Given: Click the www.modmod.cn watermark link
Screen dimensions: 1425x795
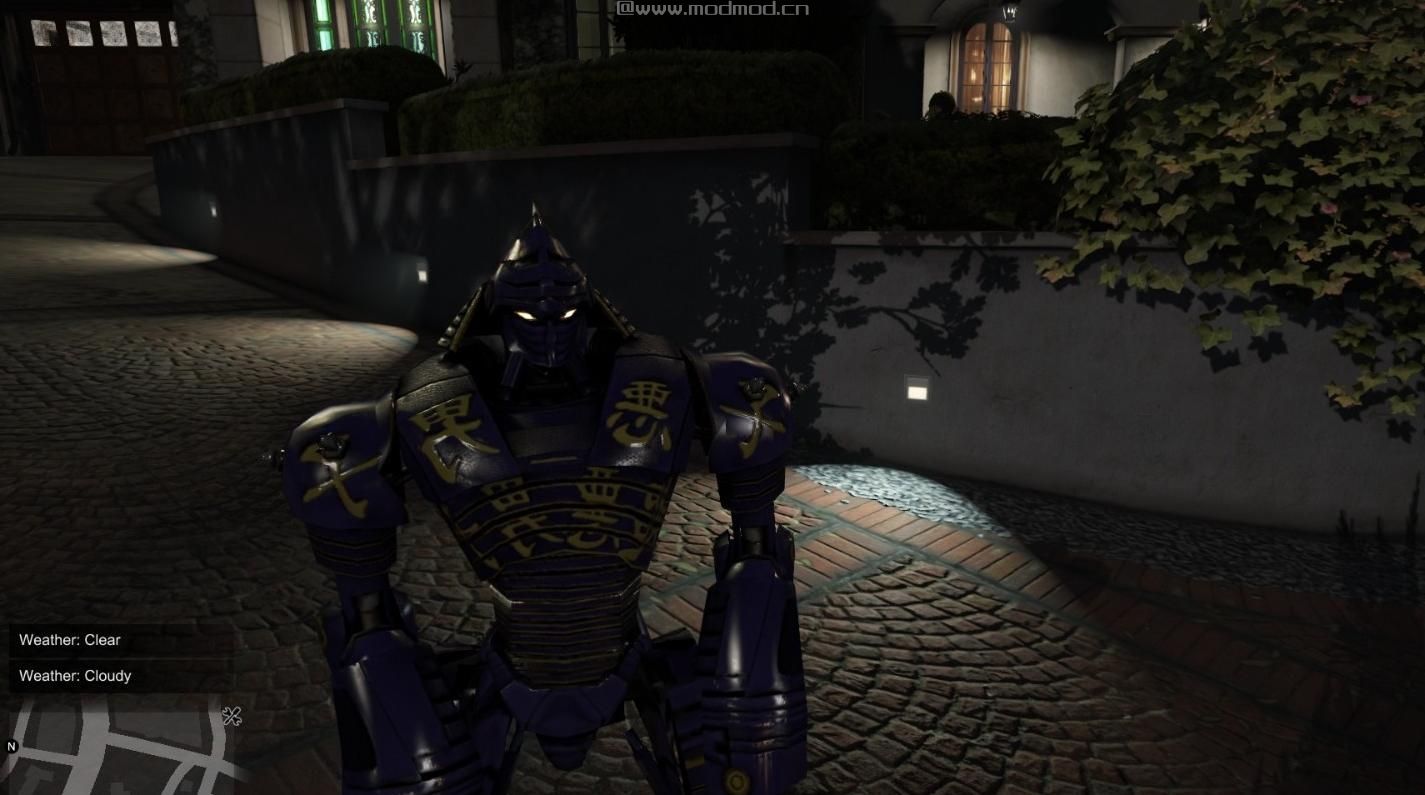Looking at the screenshot, I should click(713, 9).
